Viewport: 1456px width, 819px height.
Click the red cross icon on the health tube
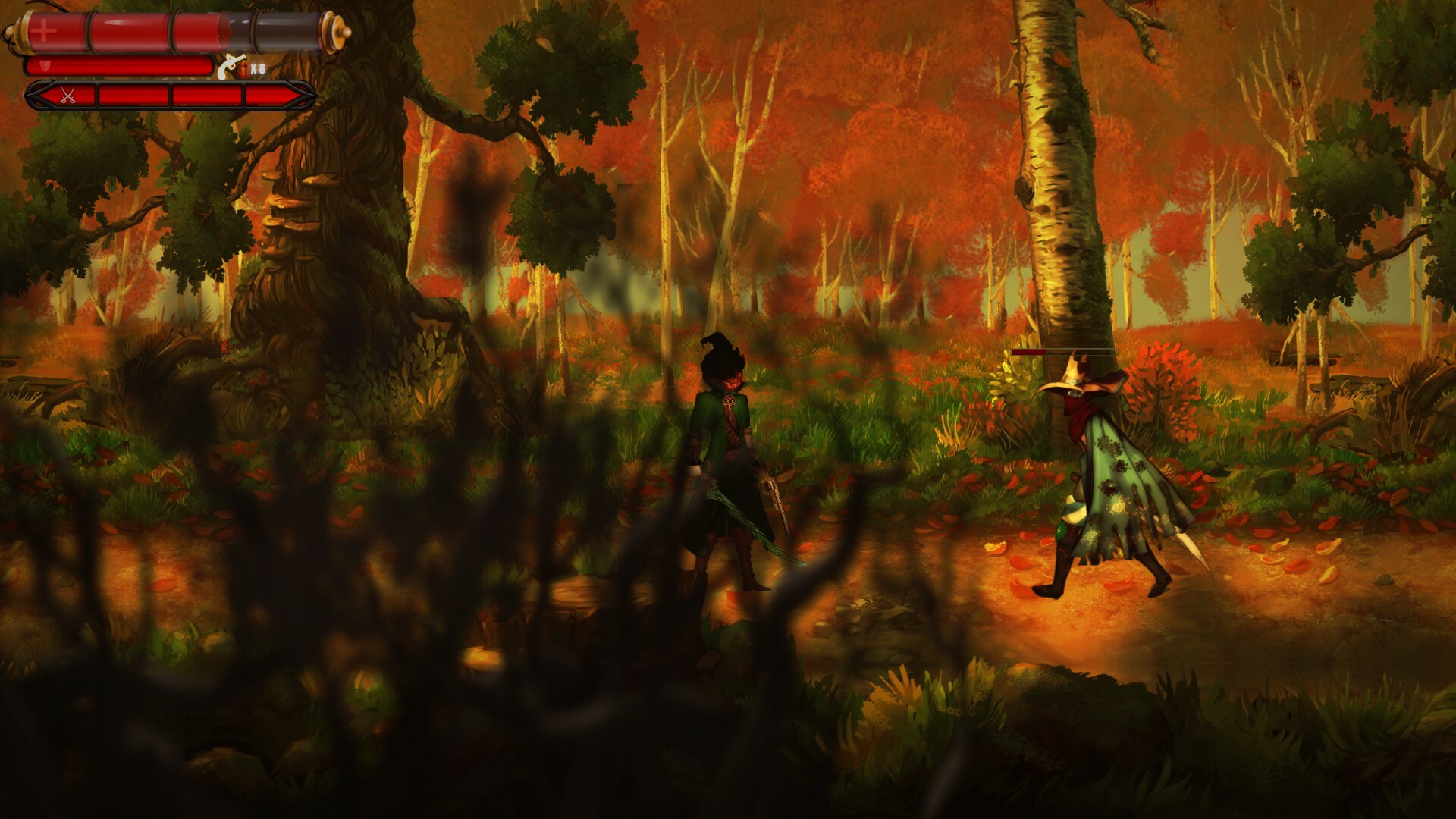pyautogui.click(x=42, y=30)
